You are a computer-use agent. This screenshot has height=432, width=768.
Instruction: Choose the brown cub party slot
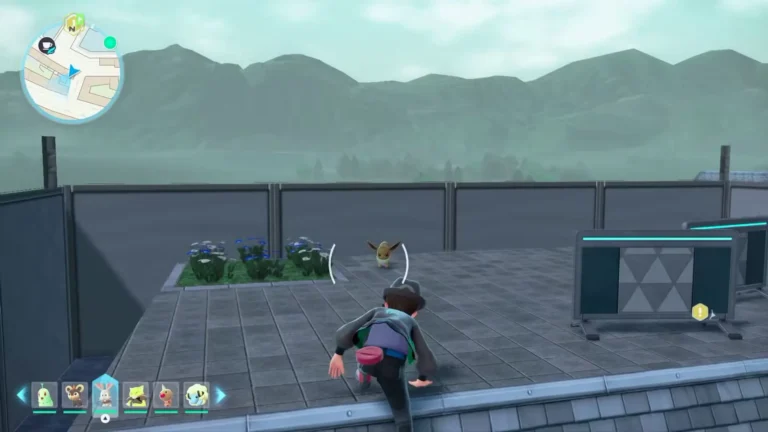74,396
